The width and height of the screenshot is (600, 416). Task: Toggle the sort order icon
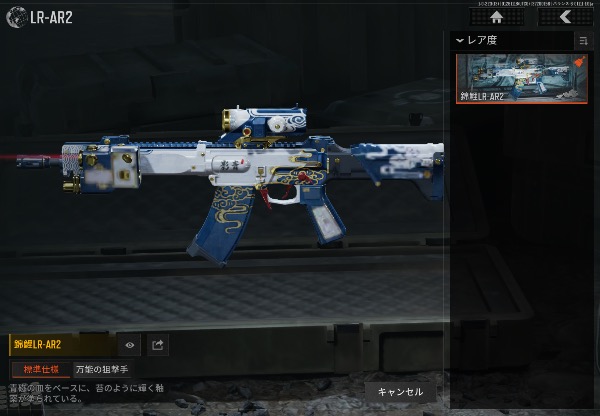[583, 41]
